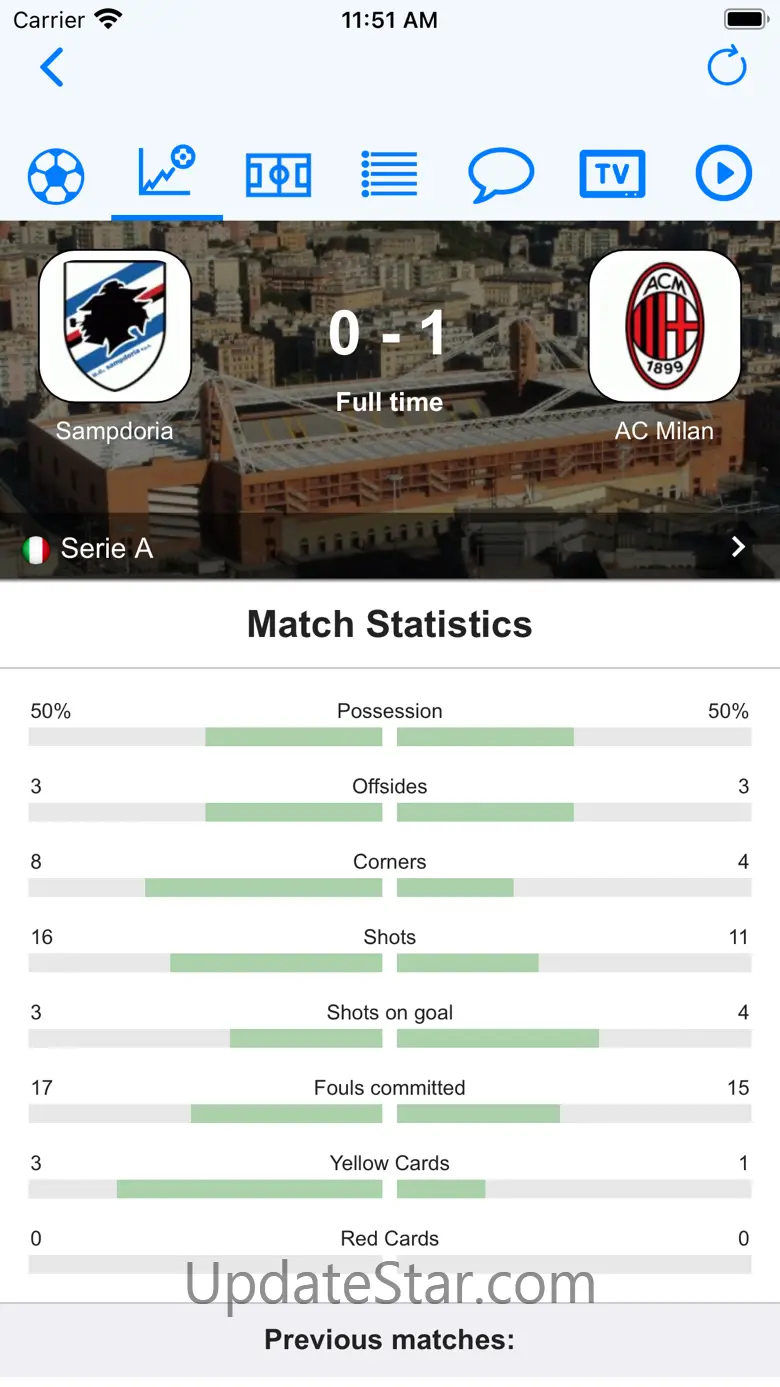
Task: Open the soccer ball match events tab
Action: click(56, 176)
